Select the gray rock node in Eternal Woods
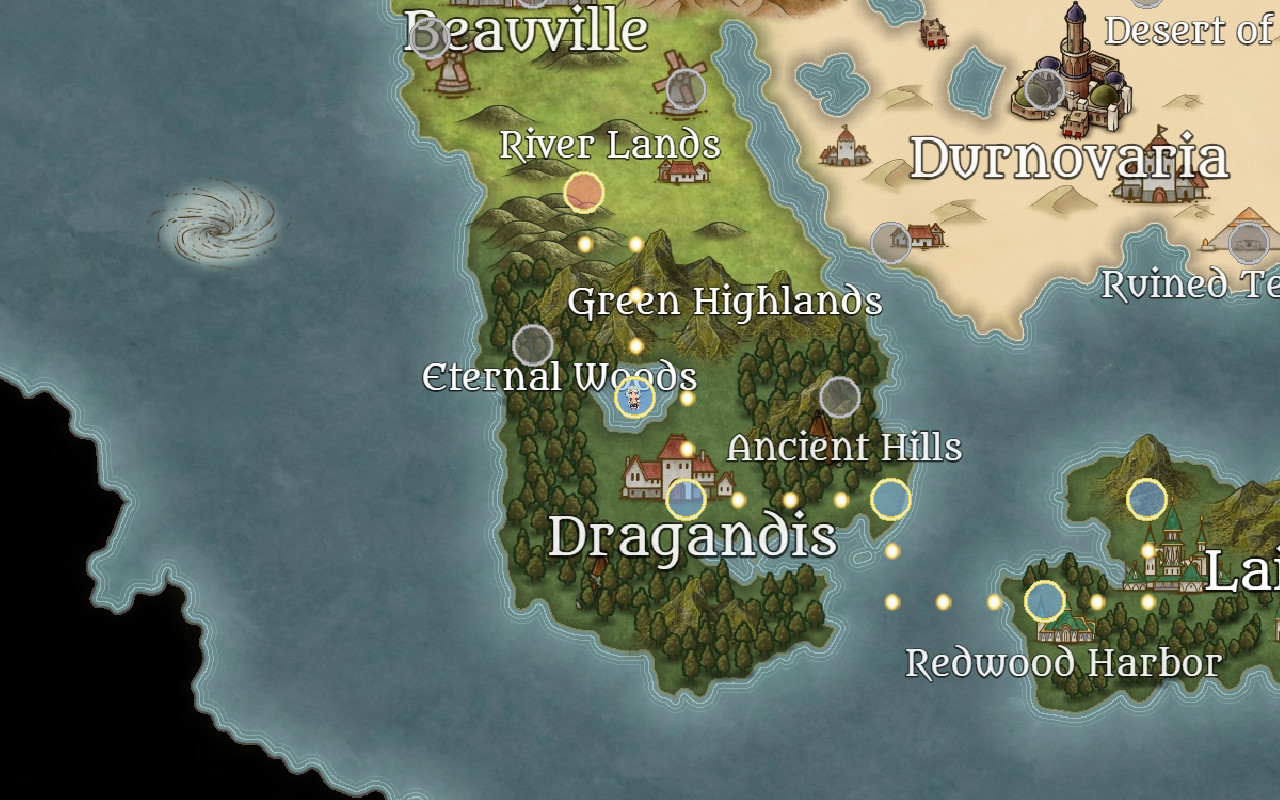1280x800 pixels. tap(534, 345)
